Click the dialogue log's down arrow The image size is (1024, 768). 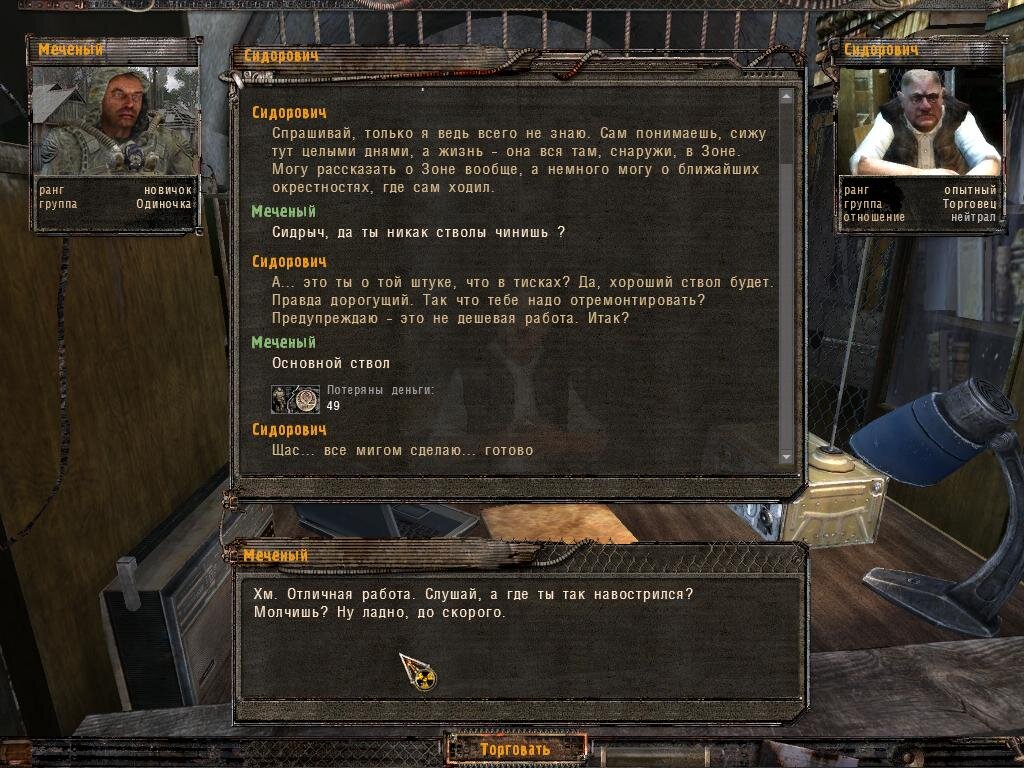[786, 457]
